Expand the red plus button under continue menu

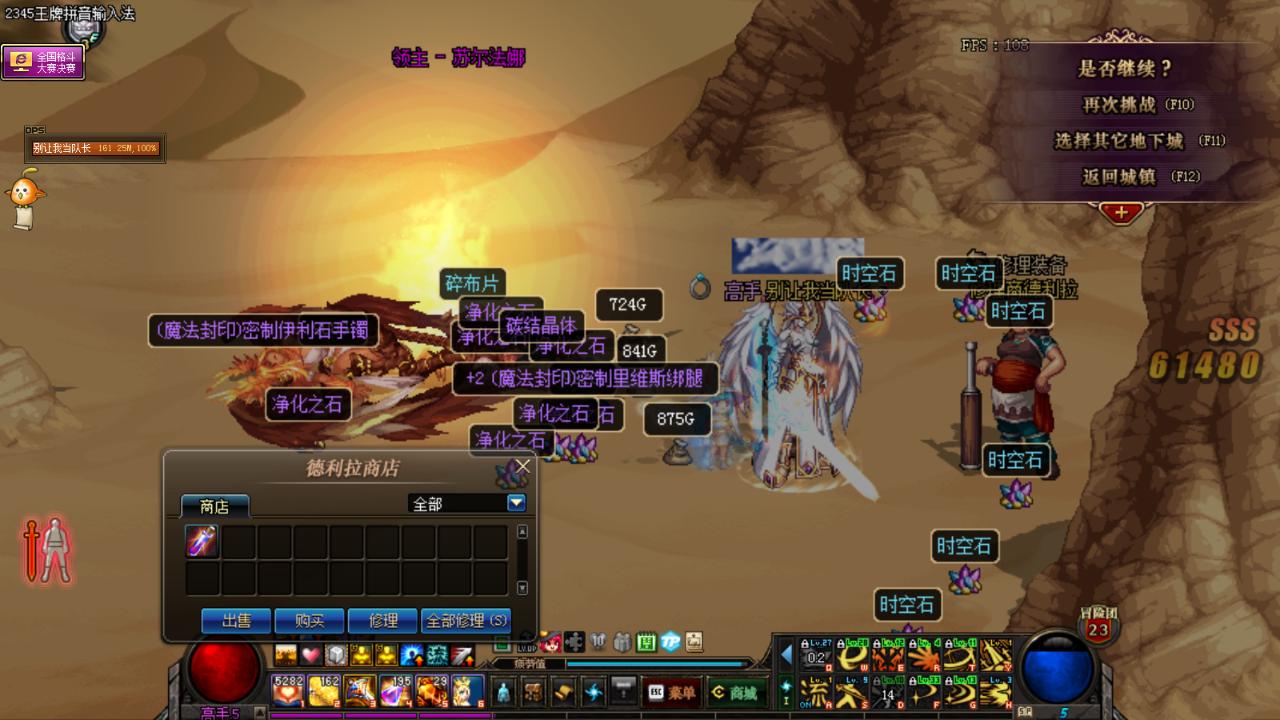pos(1121,212)
